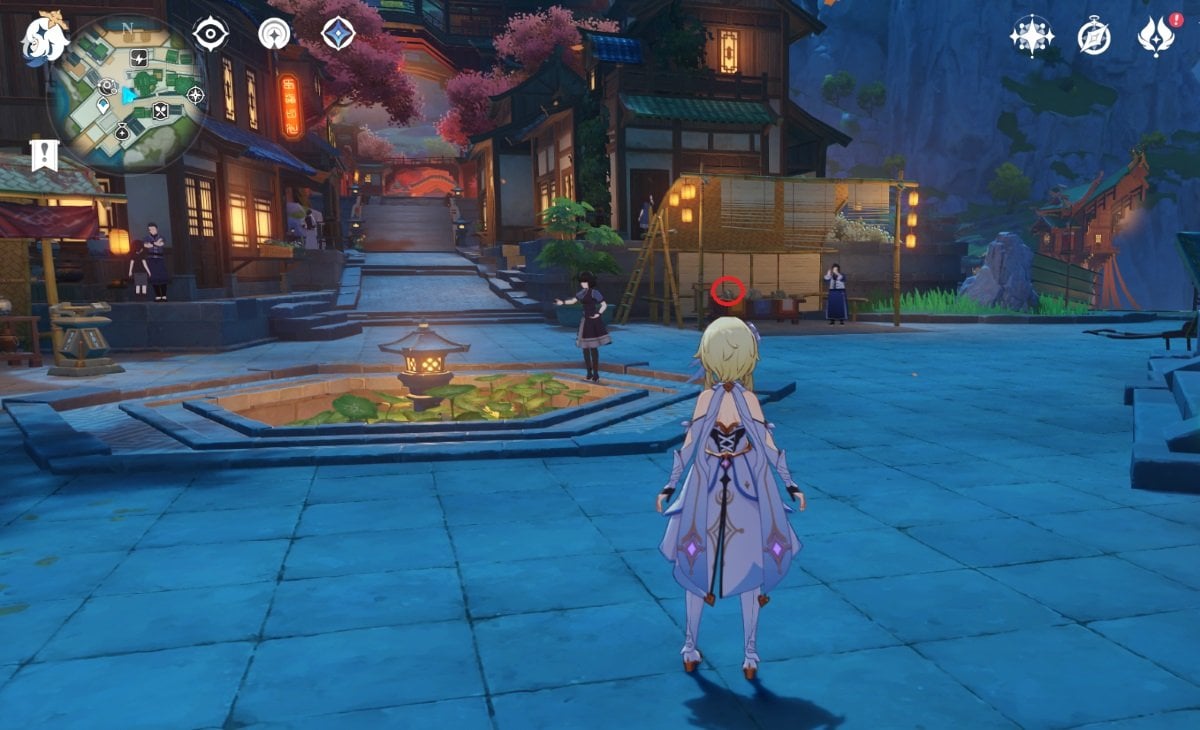Open the Wish star icon
The image size is (1200, 730).
(1030, 36)
